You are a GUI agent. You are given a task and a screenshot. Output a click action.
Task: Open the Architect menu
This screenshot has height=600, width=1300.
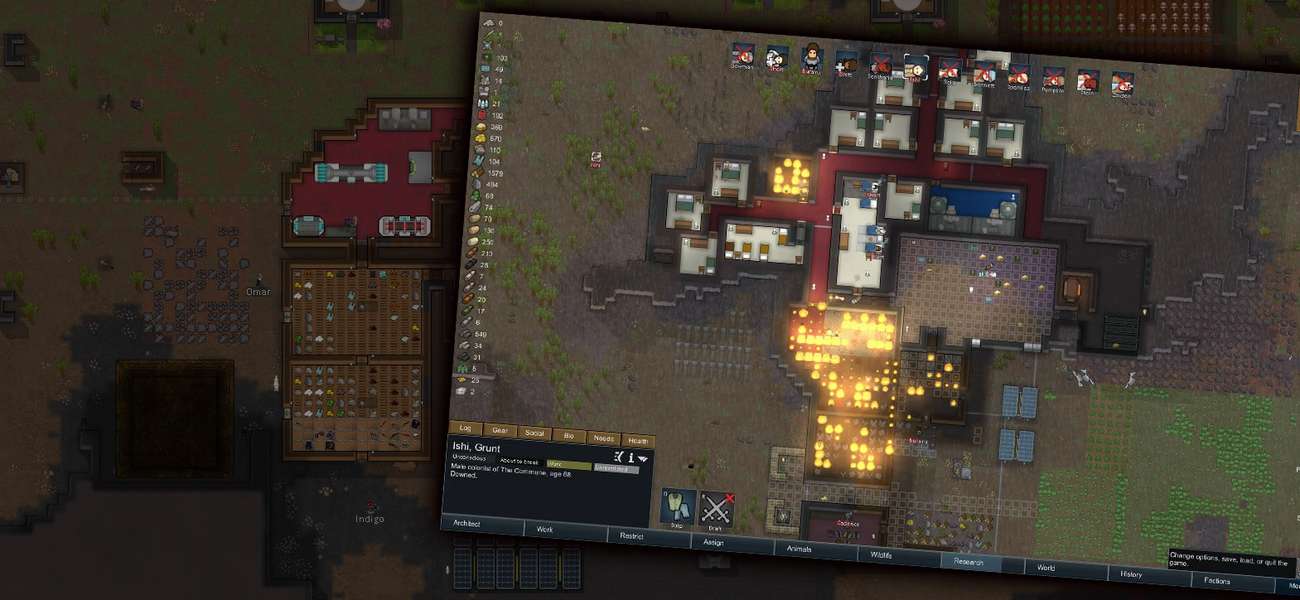(x=467, y=523)
